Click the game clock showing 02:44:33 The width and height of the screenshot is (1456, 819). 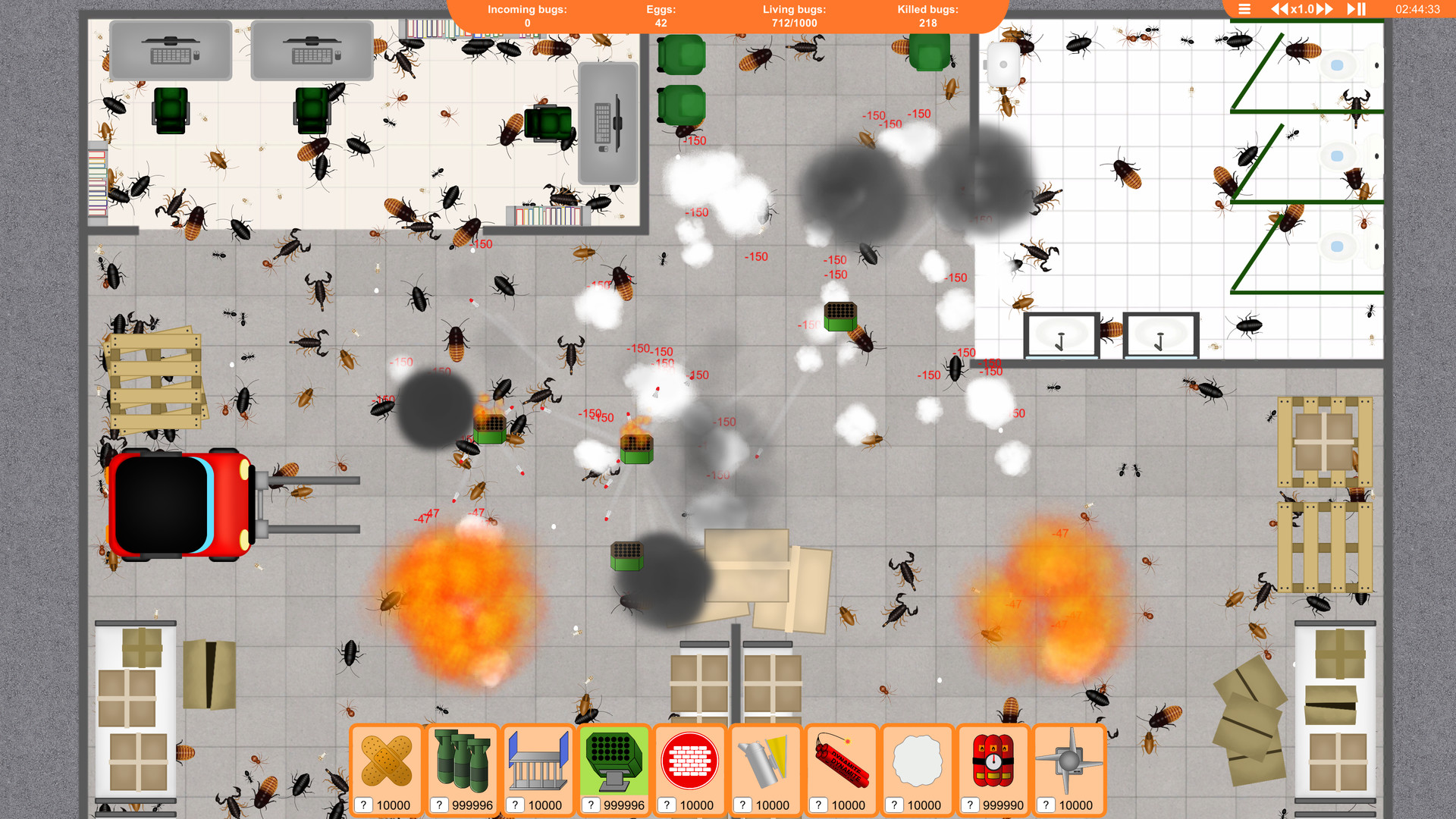[1417, 10]
